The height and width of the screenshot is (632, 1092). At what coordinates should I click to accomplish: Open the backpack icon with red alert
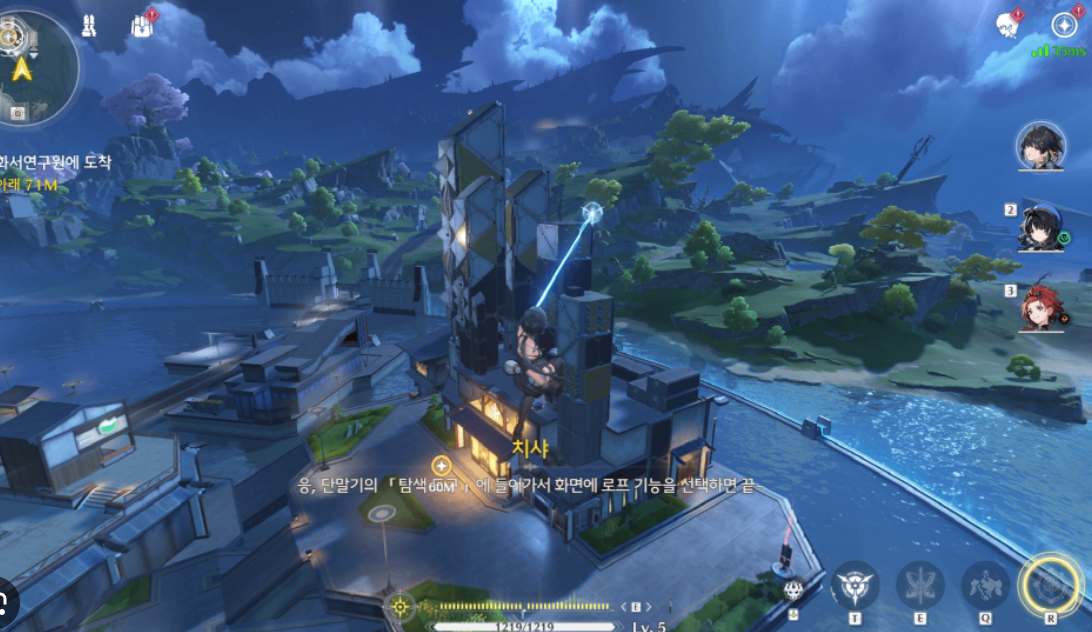click(x=142, y=27)
